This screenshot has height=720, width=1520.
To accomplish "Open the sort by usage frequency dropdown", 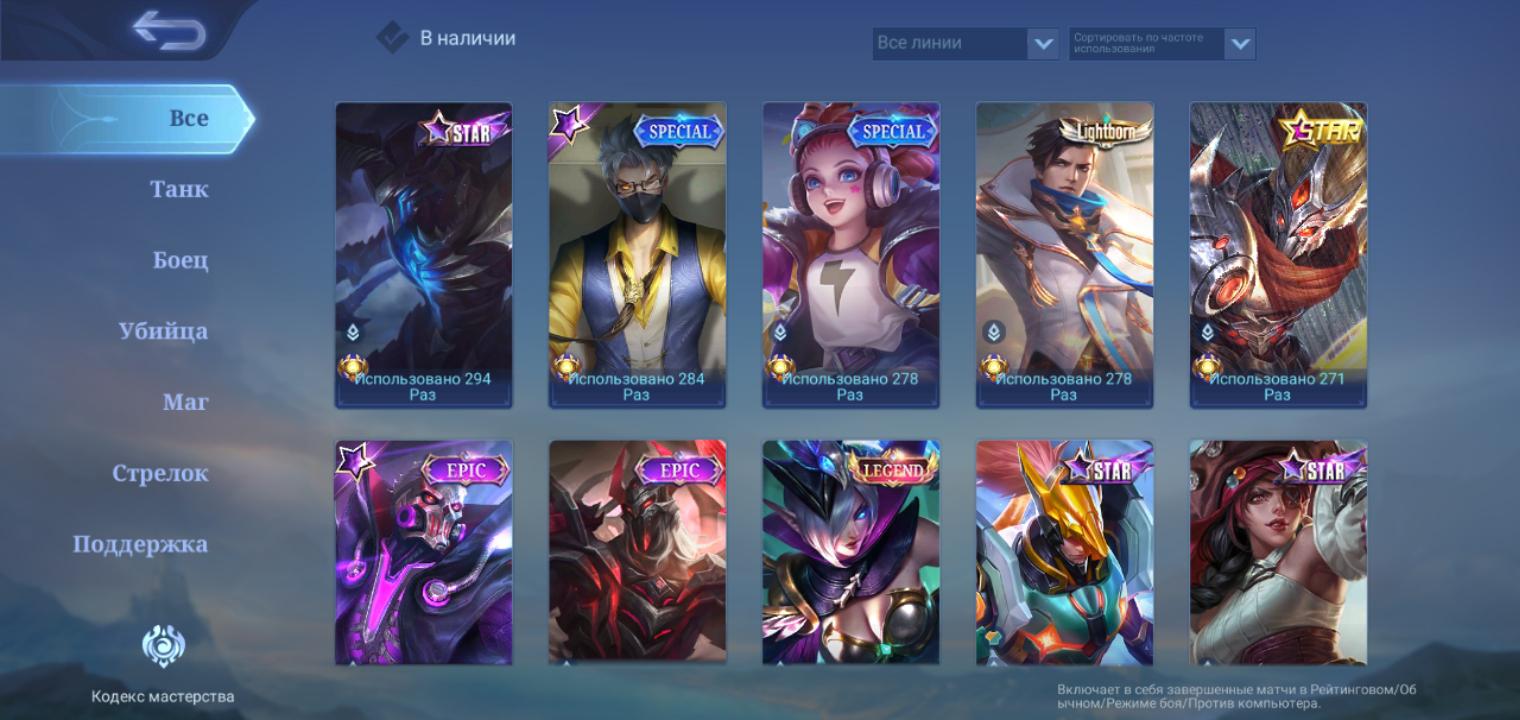I will point(1161,43).
